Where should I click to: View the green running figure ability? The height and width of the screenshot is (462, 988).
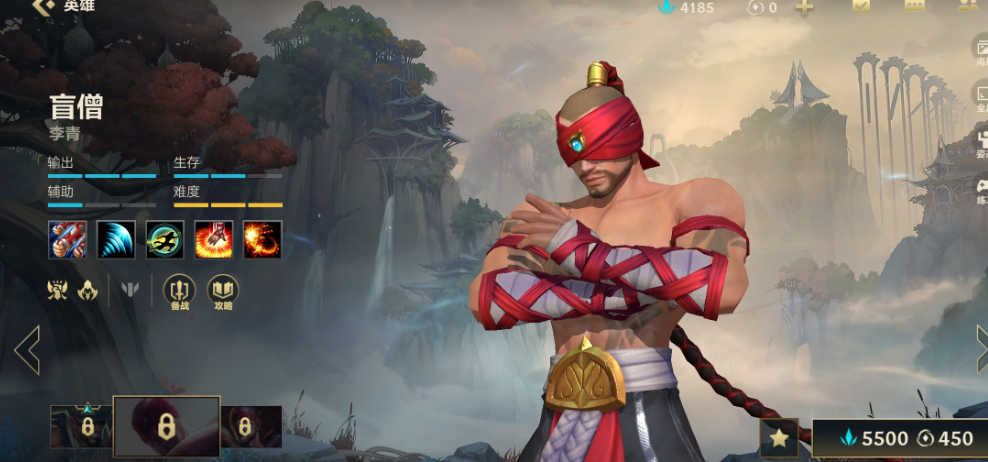[x=165, y=240]
